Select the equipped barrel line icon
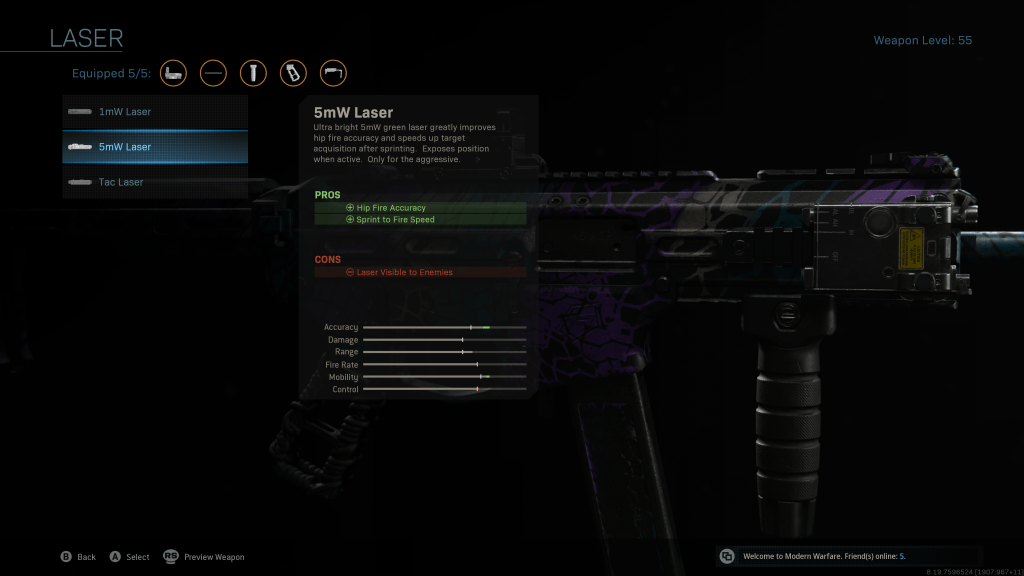The width and height of the screenshot is (1024, 576). (x=213, y=73)
